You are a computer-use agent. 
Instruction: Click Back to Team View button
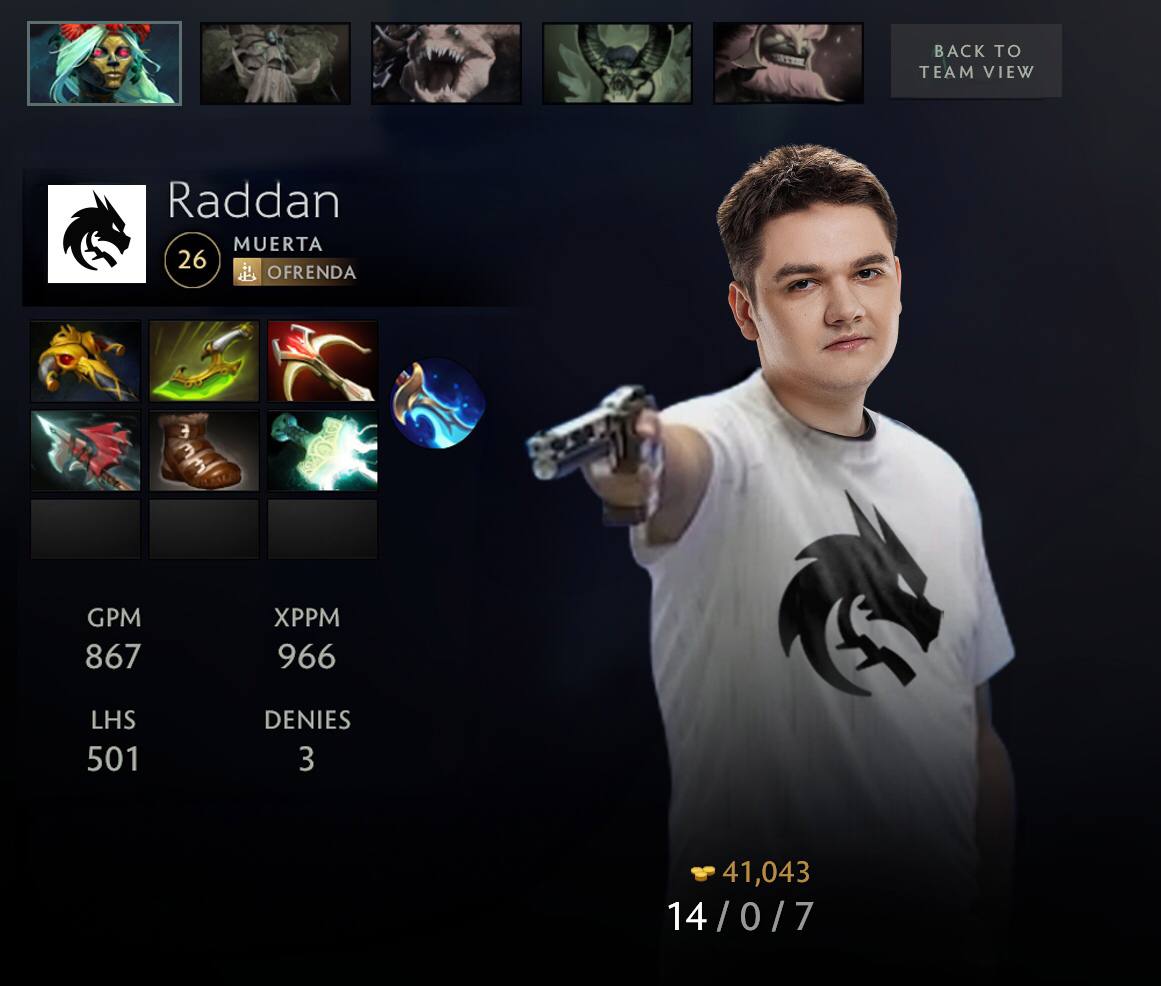[976, 61]
